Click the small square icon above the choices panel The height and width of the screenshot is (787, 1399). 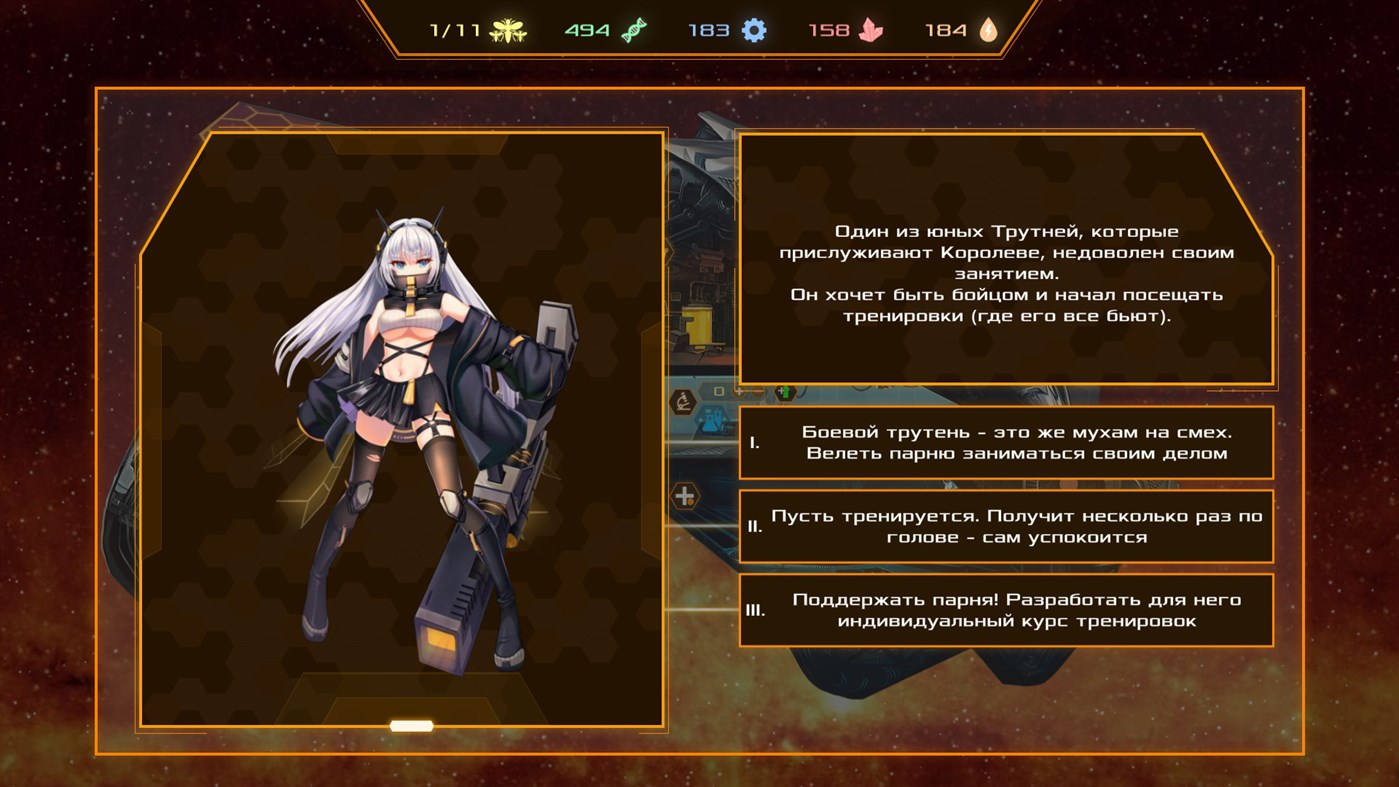(719, 390)
